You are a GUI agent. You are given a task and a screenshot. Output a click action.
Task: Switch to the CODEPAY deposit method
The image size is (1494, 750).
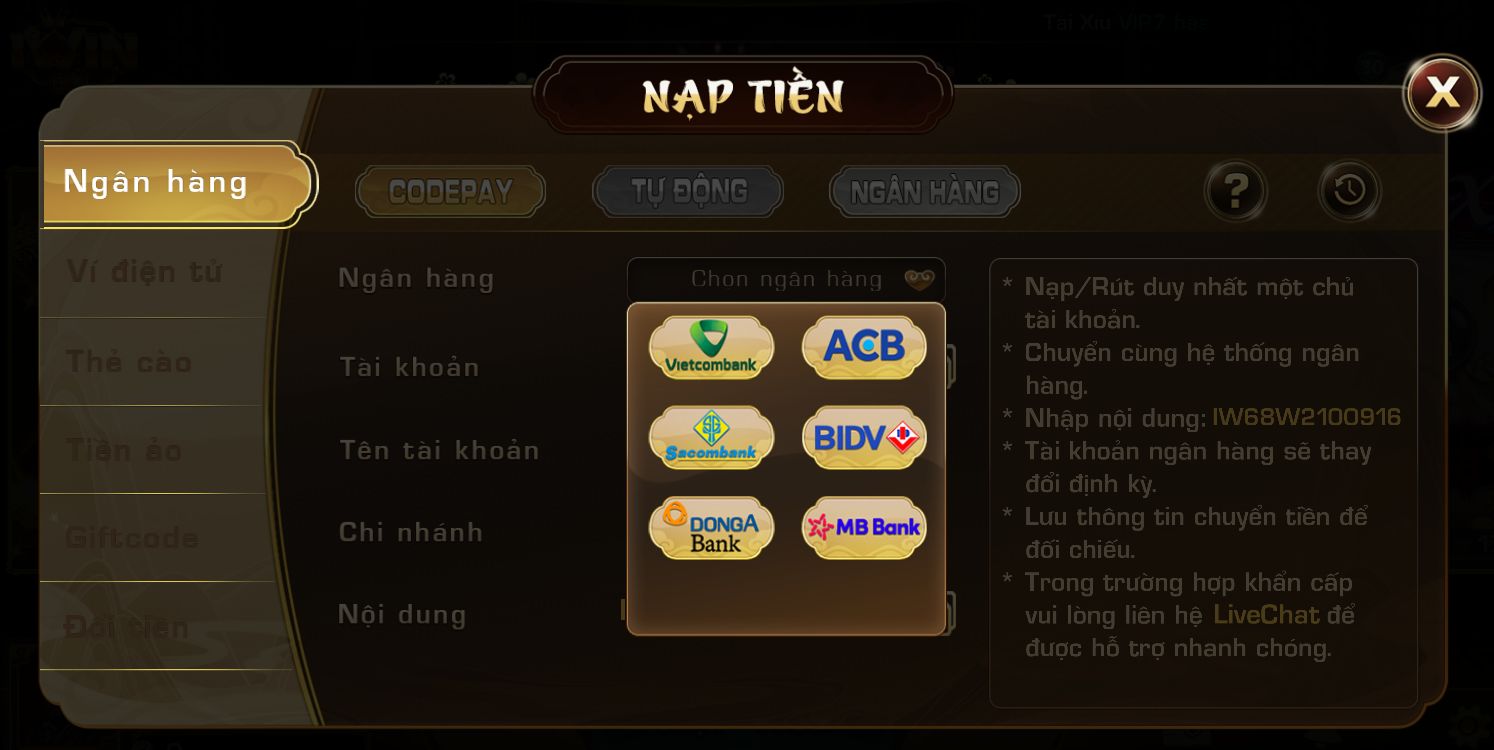[450, 191]
